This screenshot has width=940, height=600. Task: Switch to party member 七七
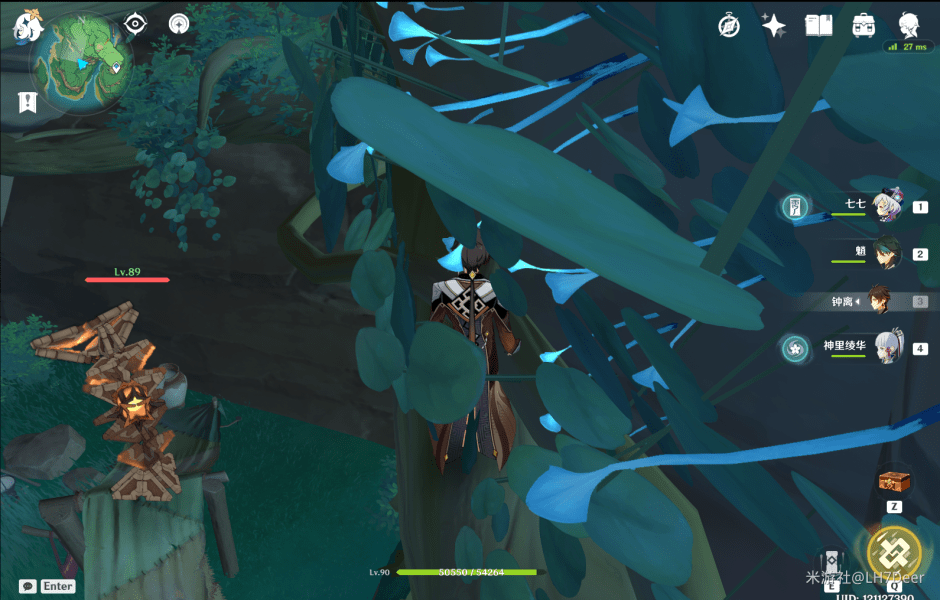(887, 207)
